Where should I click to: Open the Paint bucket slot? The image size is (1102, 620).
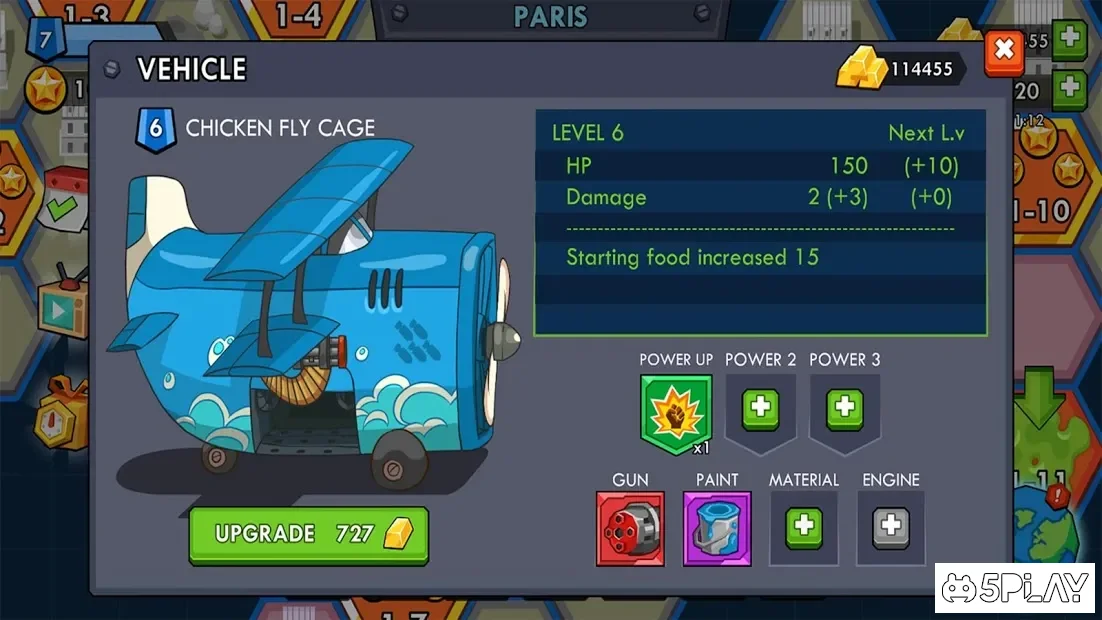[x=717, y=528]
